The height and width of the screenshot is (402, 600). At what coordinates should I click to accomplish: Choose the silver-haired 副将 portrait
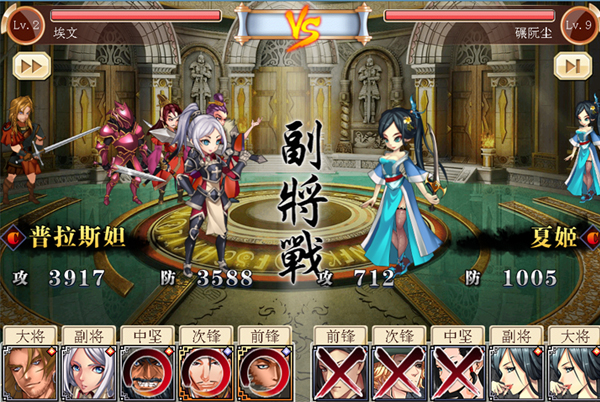(x=87, y=373)
